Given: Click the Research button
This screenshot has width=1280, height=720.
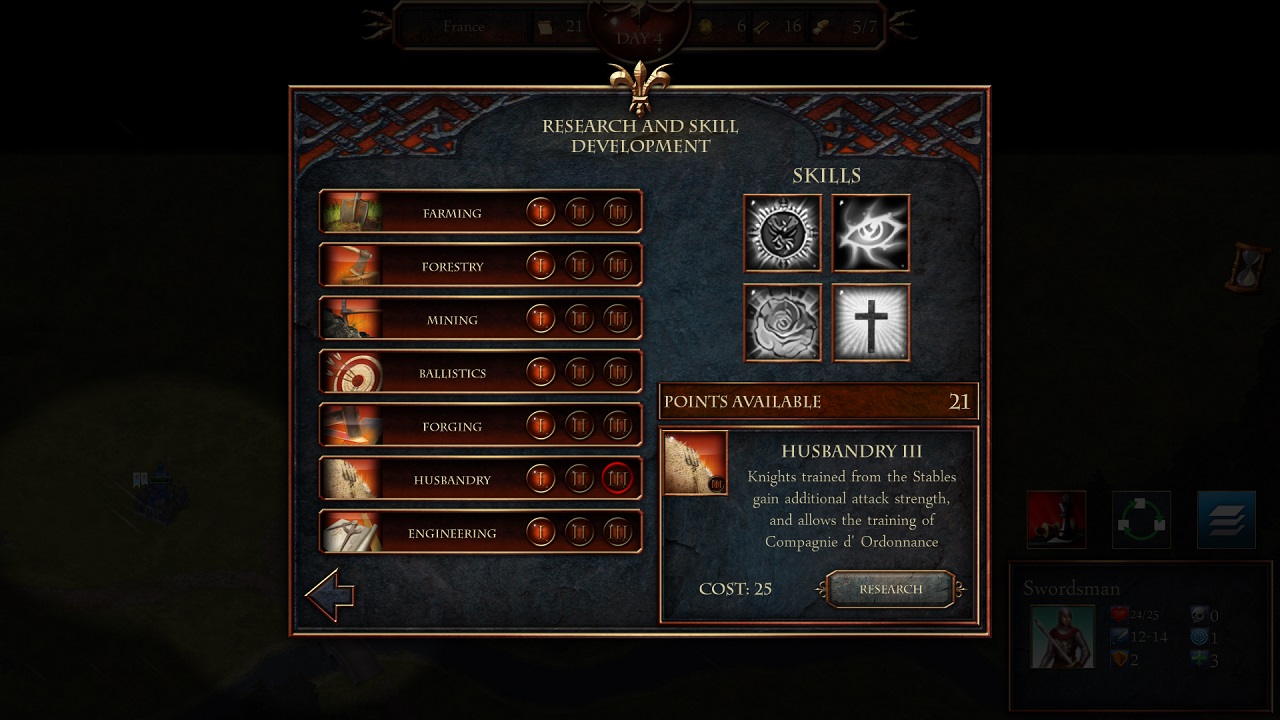Looking at the screenshot, I should pos(889,589).
